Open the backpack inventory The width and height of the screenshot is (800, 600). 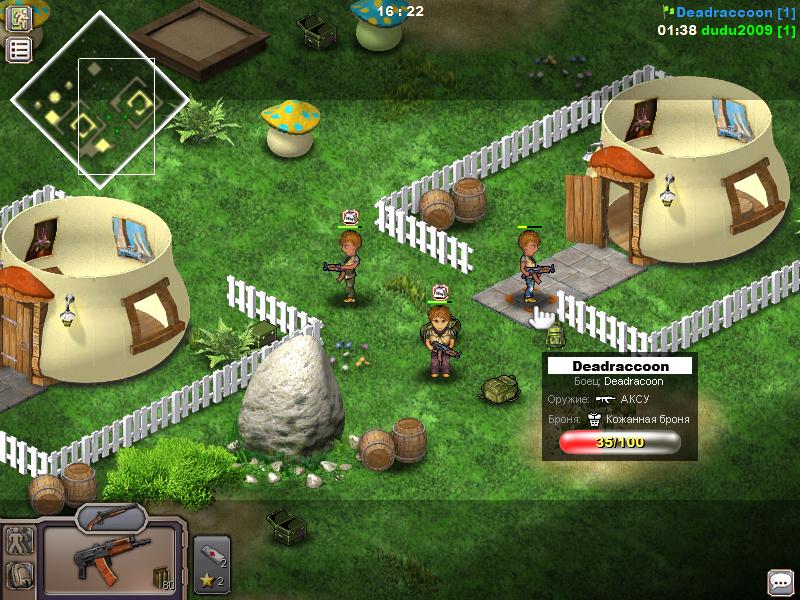pos(20,575)
